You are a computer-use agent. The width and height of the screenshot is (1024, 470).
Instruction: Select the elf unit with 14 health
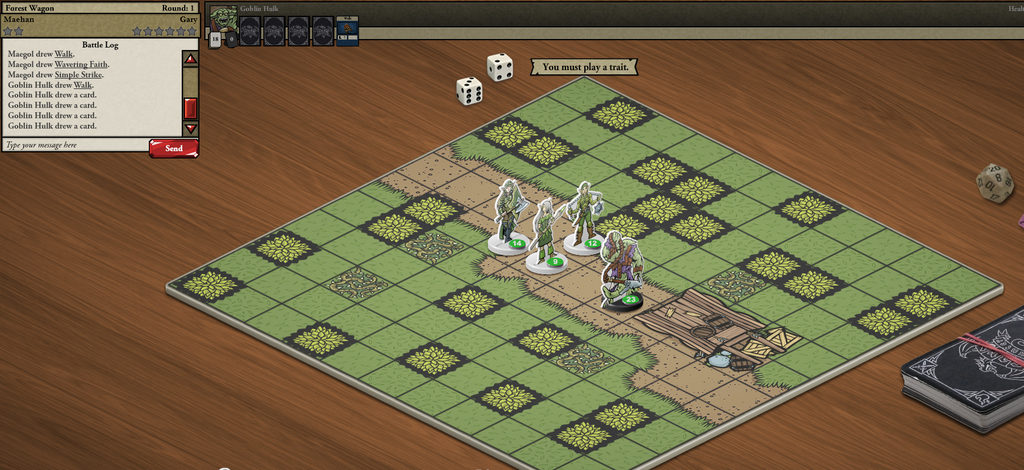click(x=509, y=215)
